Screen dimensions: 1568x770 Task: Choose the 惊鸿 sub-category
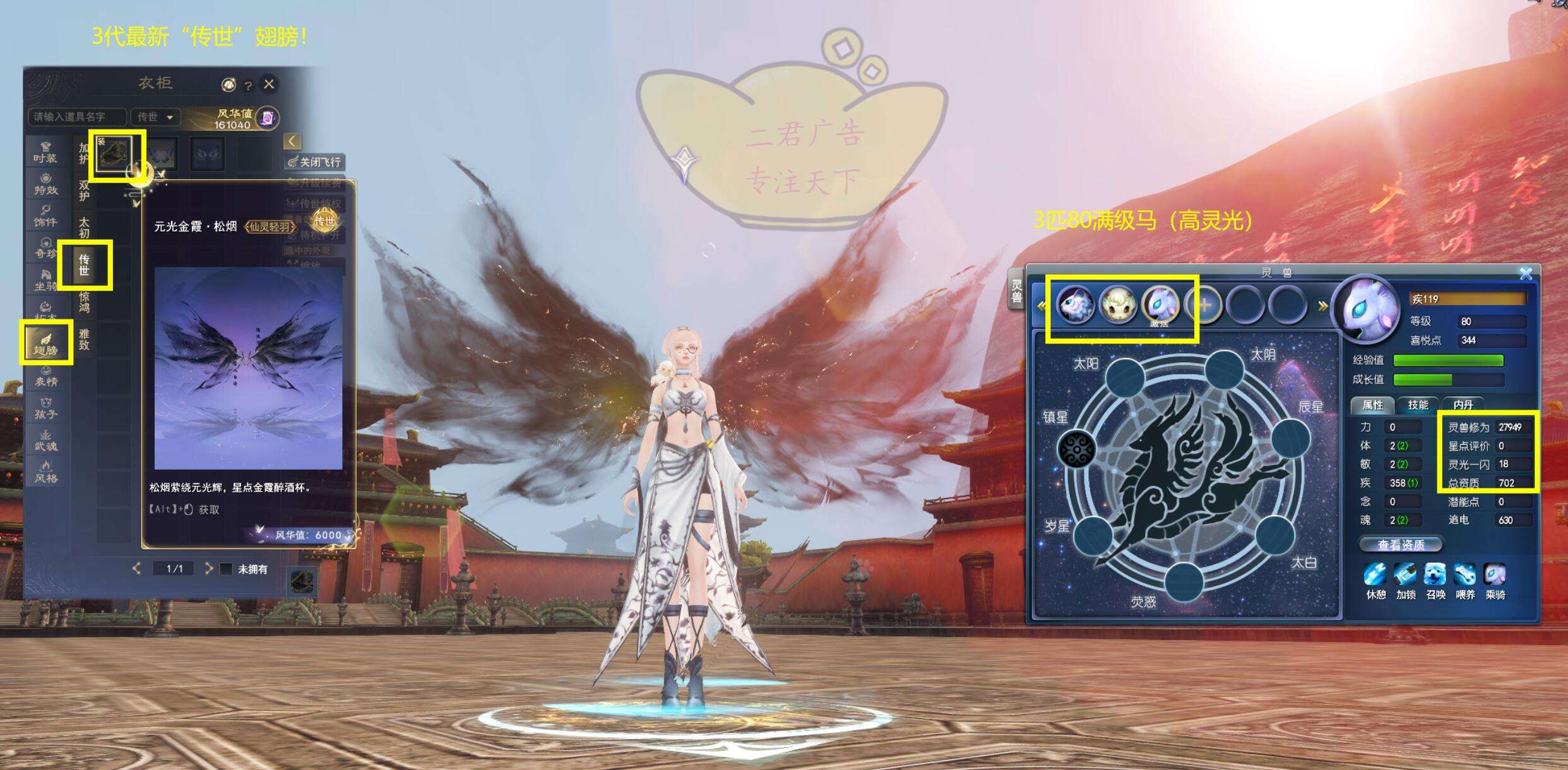[85, 302]
